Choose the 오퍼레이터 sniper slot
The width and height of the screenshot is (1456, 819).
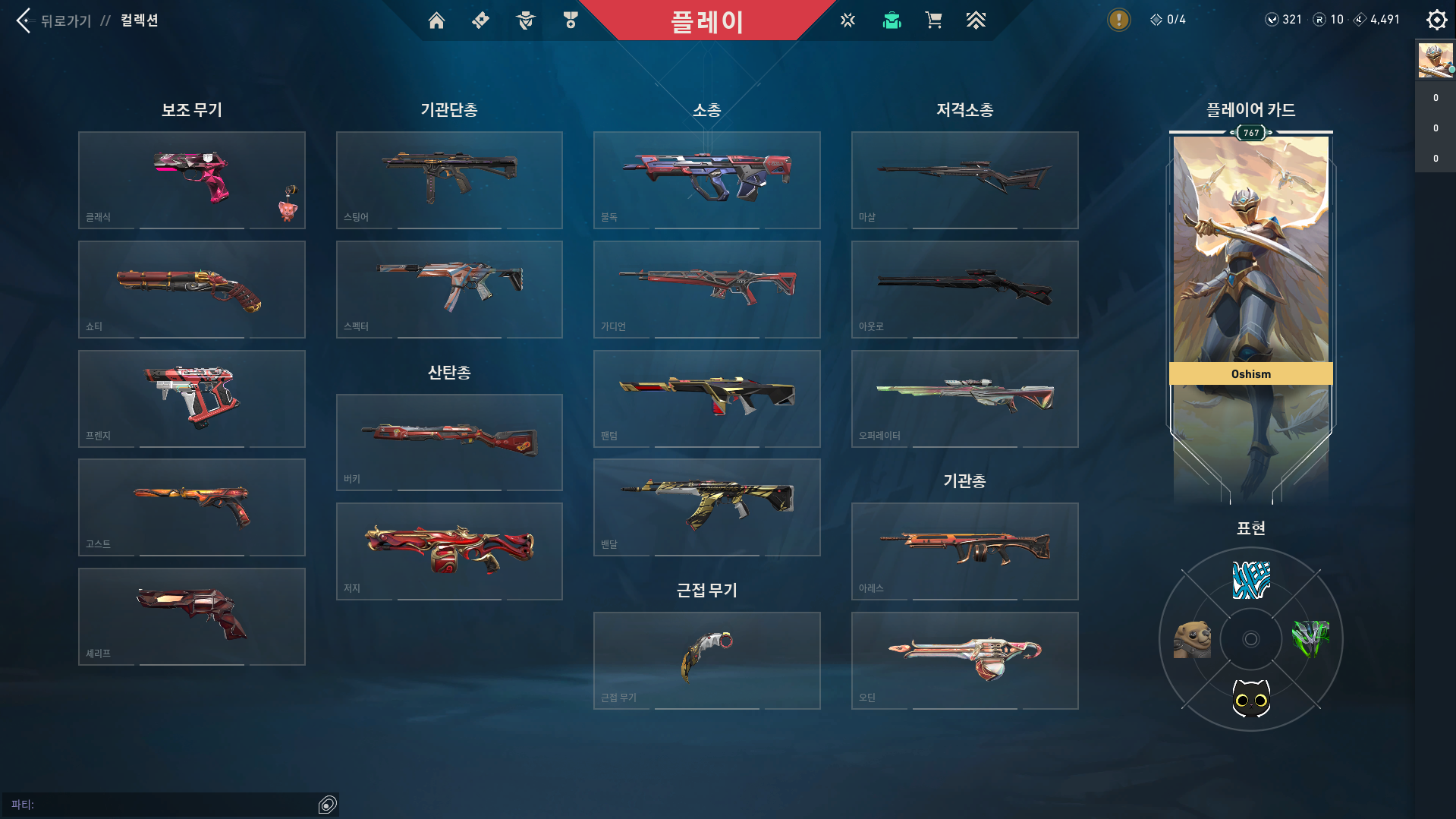964,398
